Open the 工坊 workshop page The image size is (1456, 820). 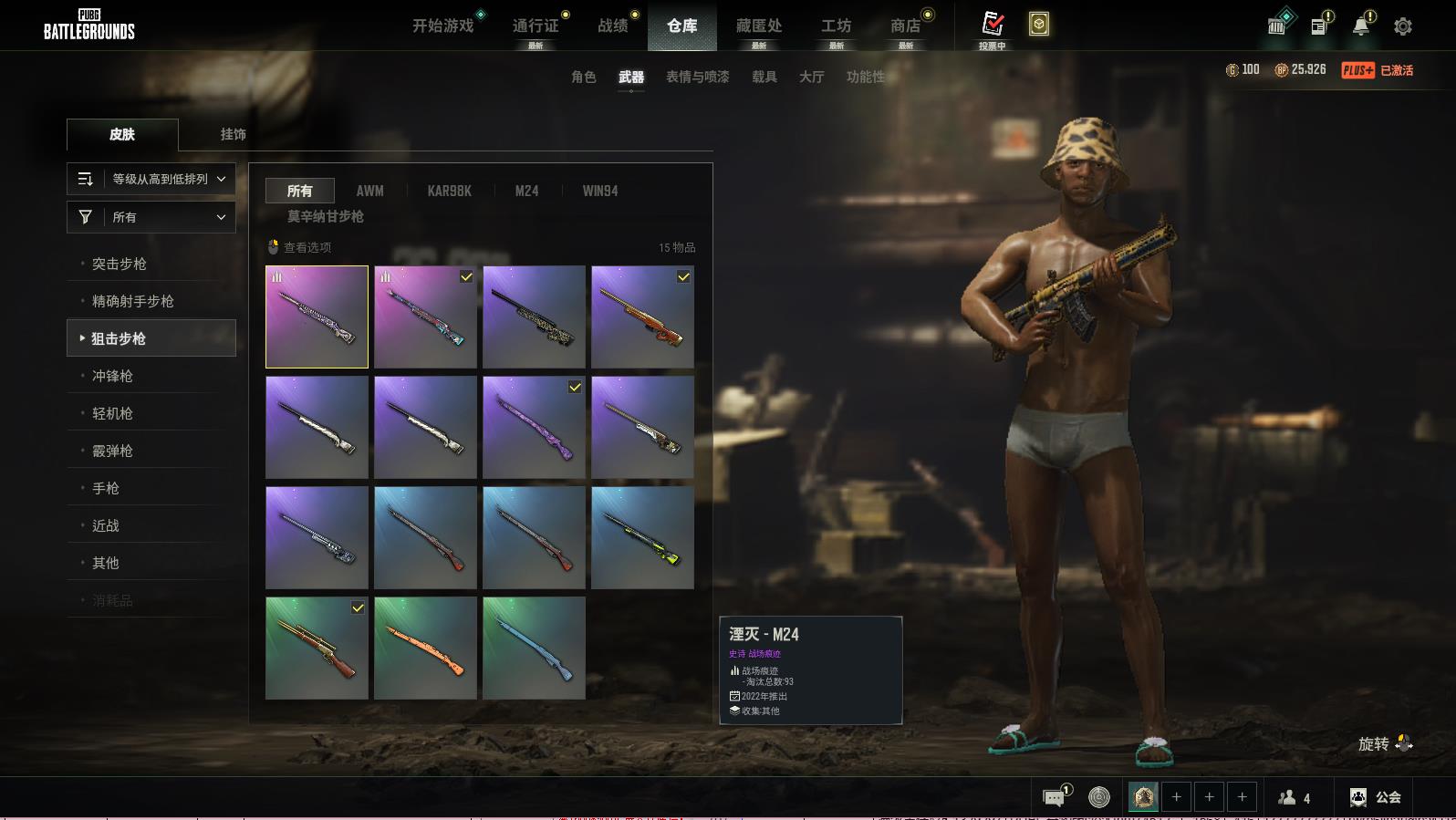(x=836, y=26)
